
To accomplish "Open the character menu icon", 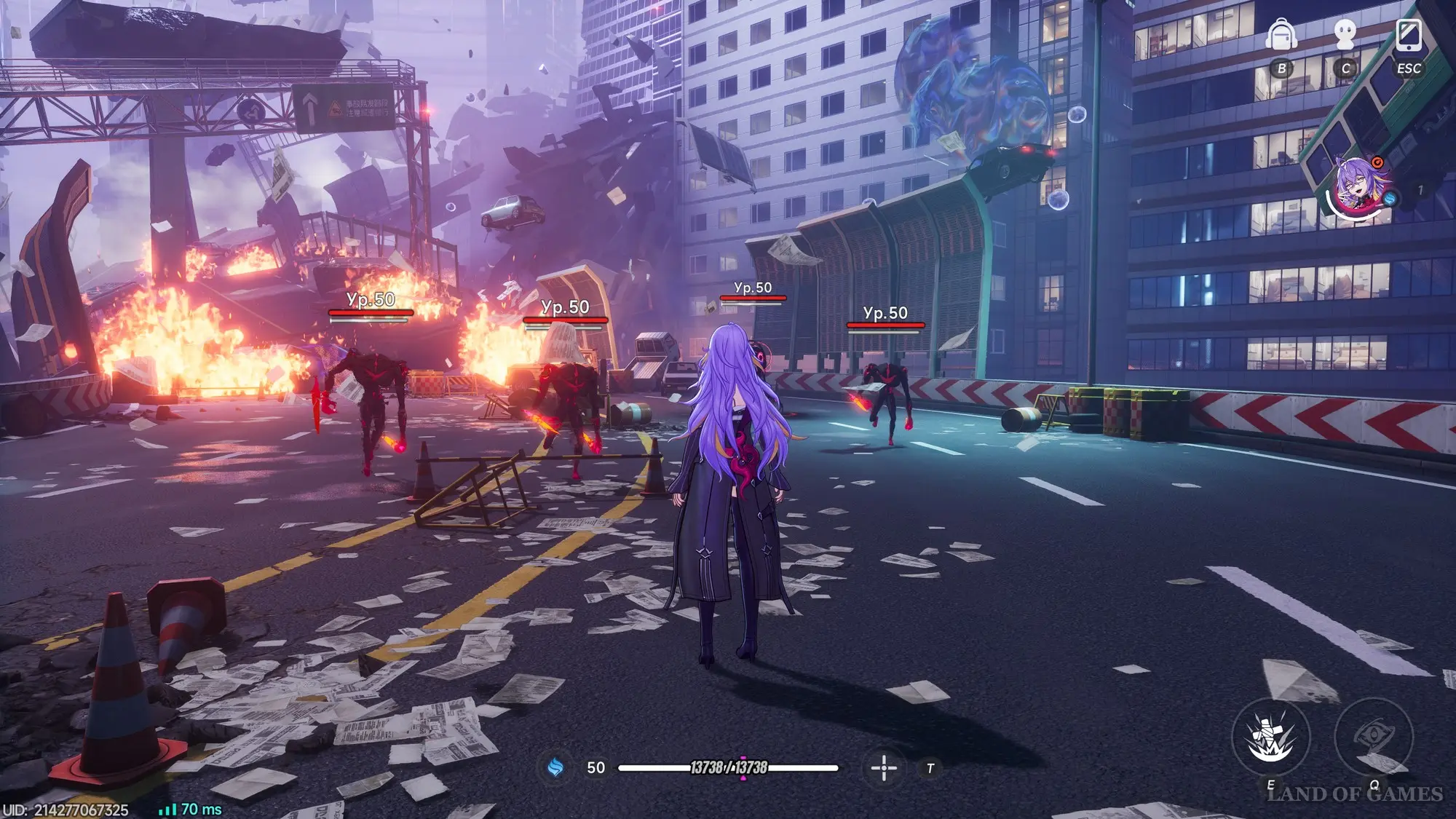I will pos(1345,35).
